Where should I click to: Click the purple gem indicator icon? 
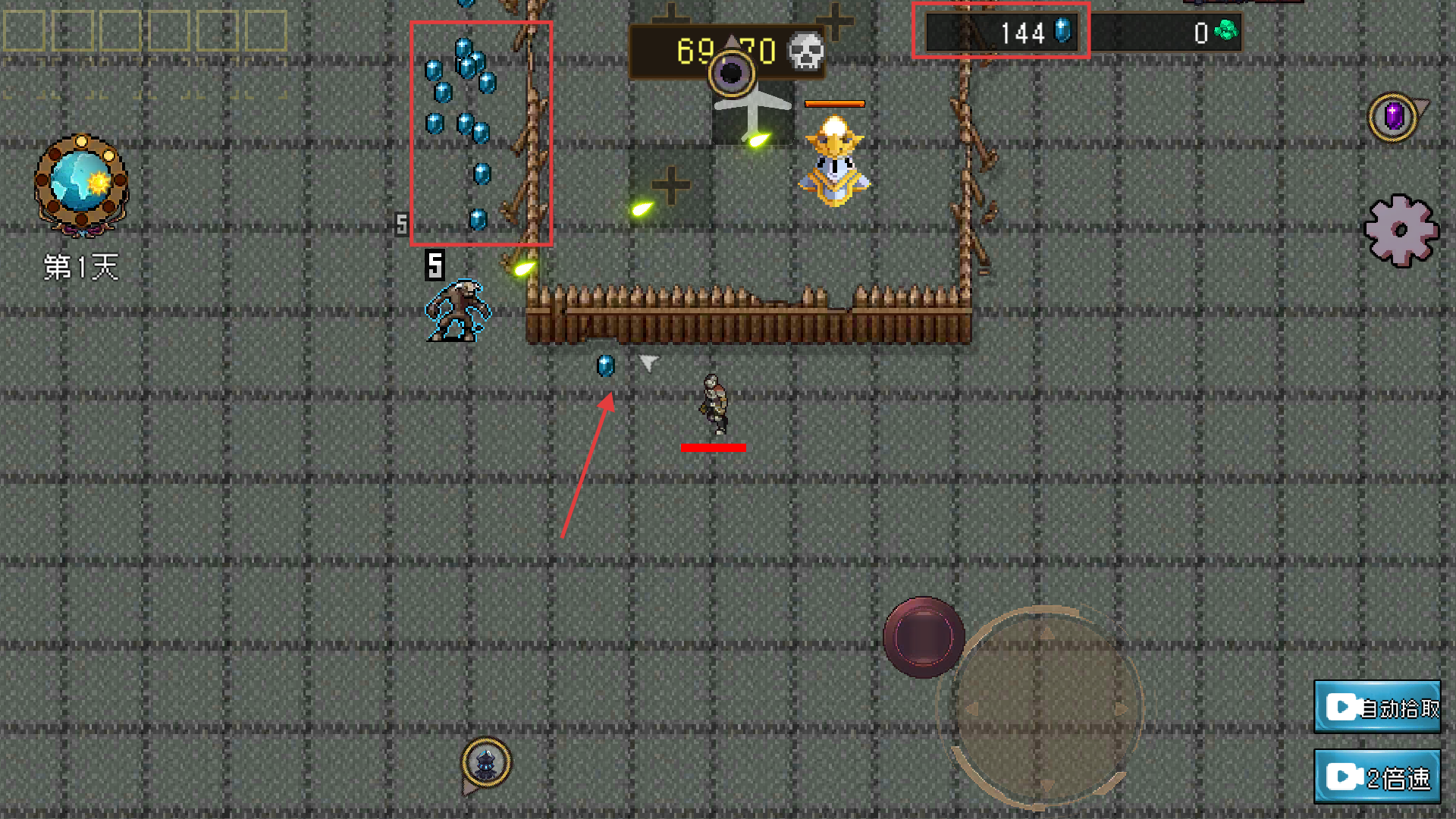(x=1394, y=118)
